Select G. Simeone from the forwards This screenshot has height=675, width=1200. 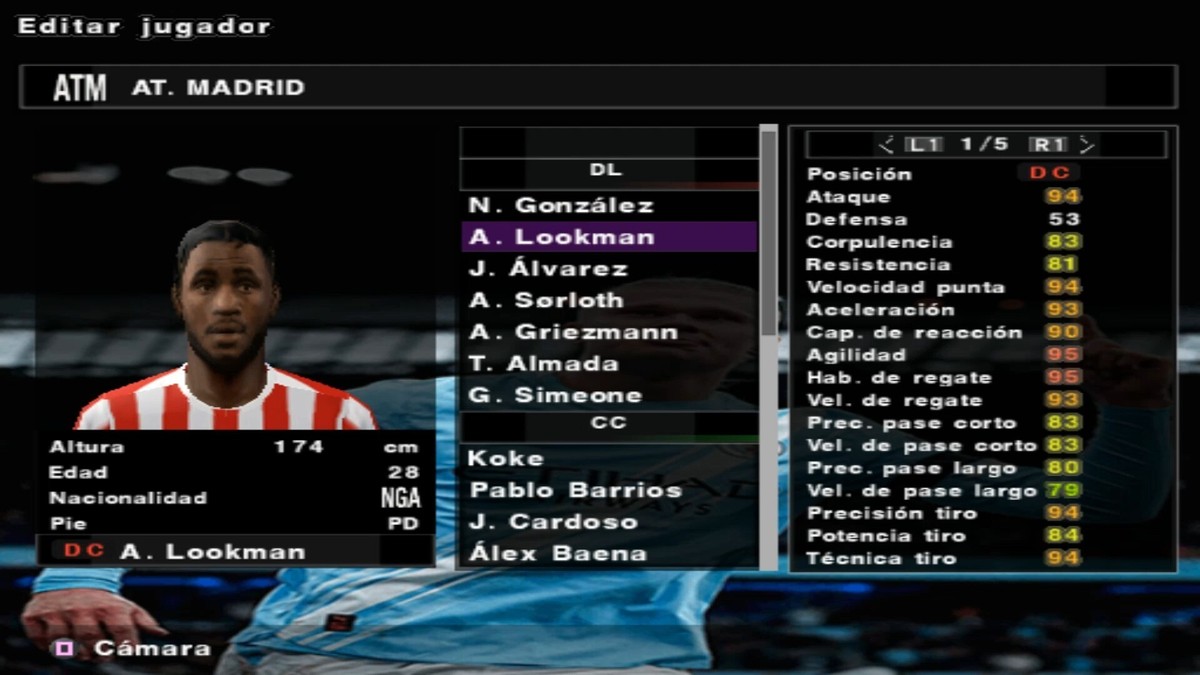pyautogui.click(x=554, y=395)
